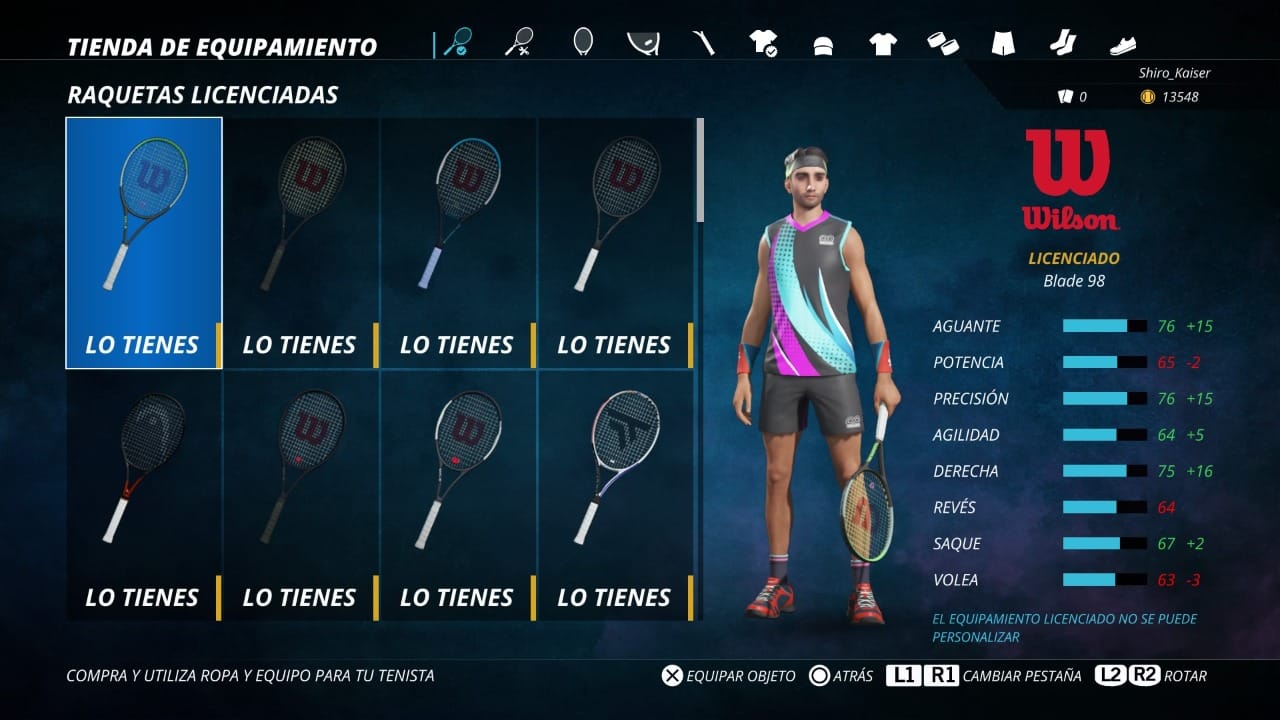The width and height of the screenshot is (1280, 720).
Task: Click the racket list scrollbar
Action: pos(700,170)
